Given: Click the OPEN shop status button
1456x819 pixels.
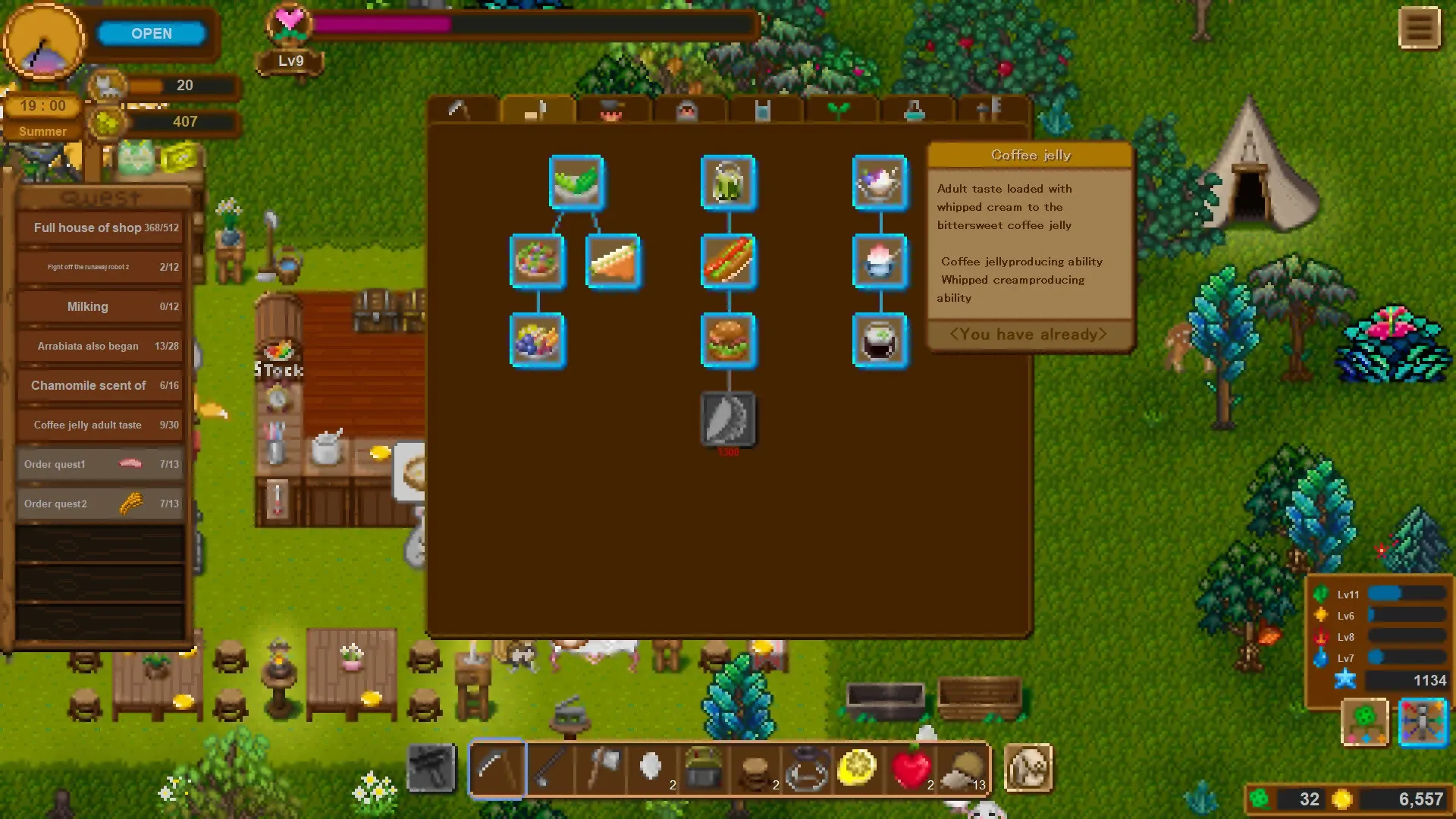Looking at the screenshot, I should [x=152, y=33].
